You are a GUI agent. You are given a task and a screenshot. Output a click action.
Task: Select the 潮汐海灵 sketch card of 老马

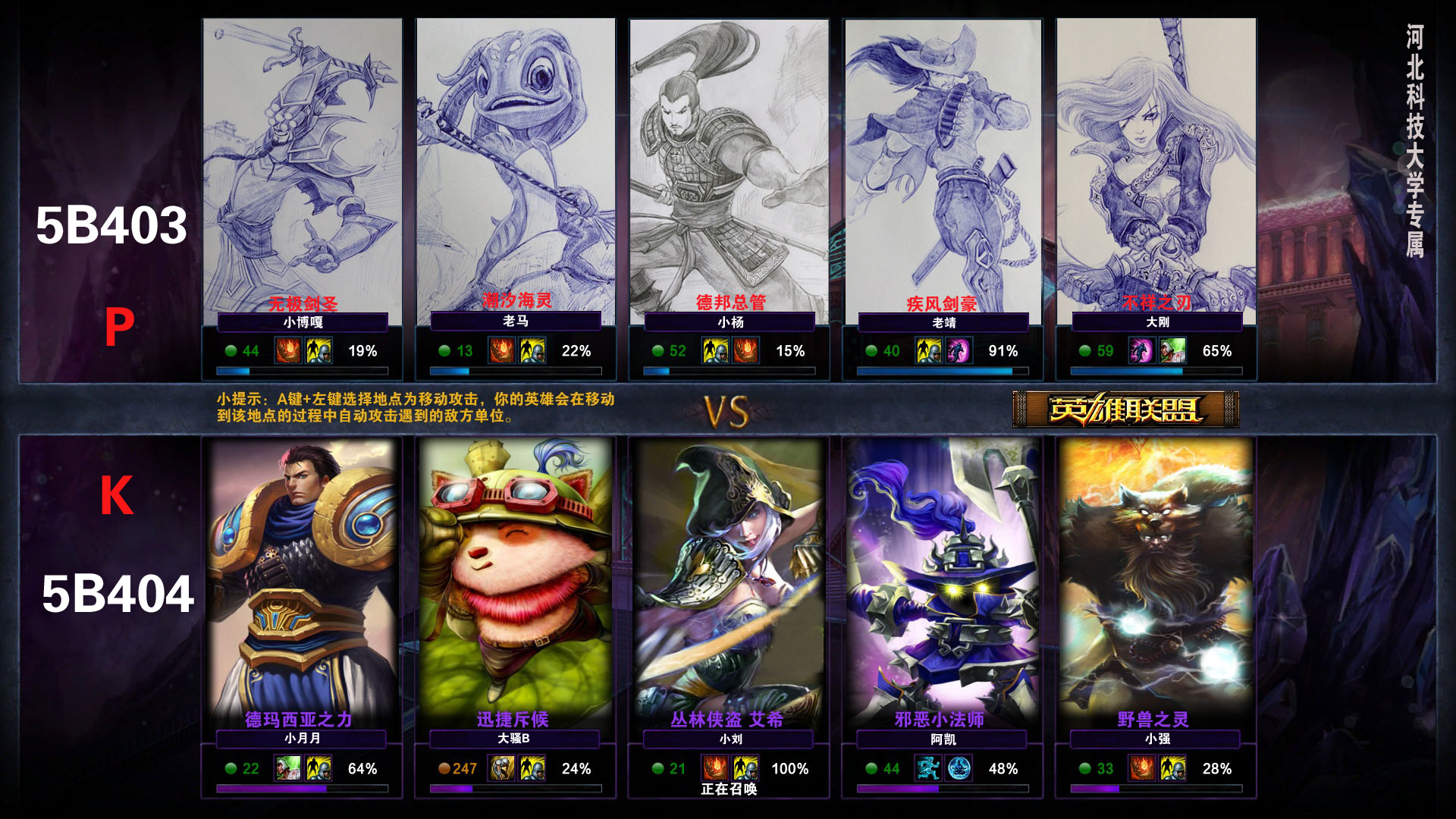click(516, 167)
